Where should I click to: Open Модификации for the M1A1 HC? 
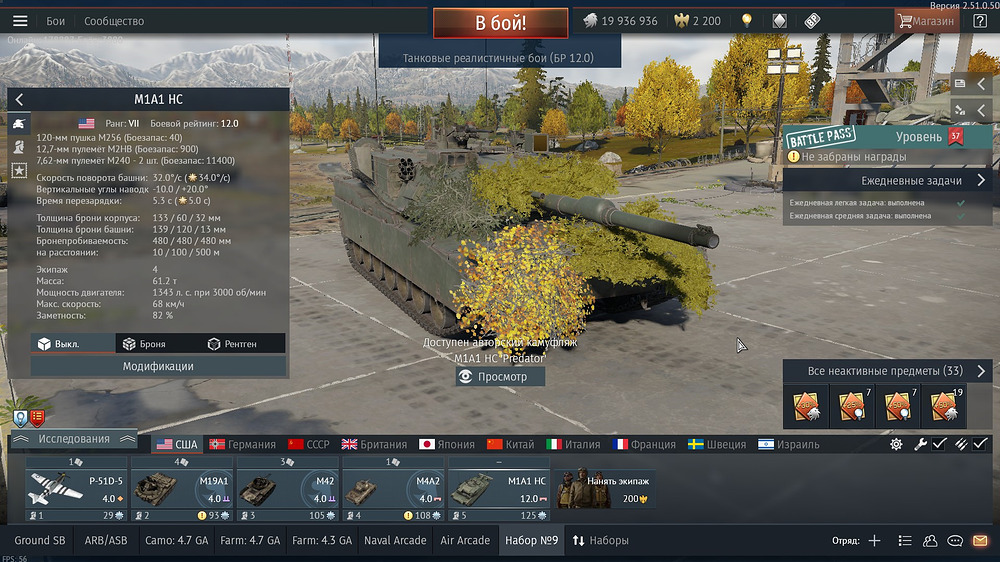[158, 366]
